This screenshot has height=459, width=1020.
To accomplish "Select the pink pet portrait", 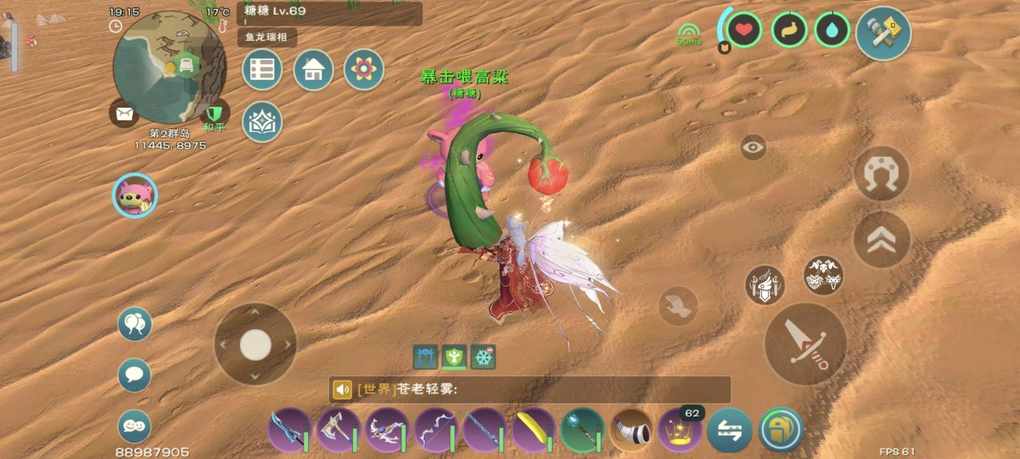I will coord(135,195).
